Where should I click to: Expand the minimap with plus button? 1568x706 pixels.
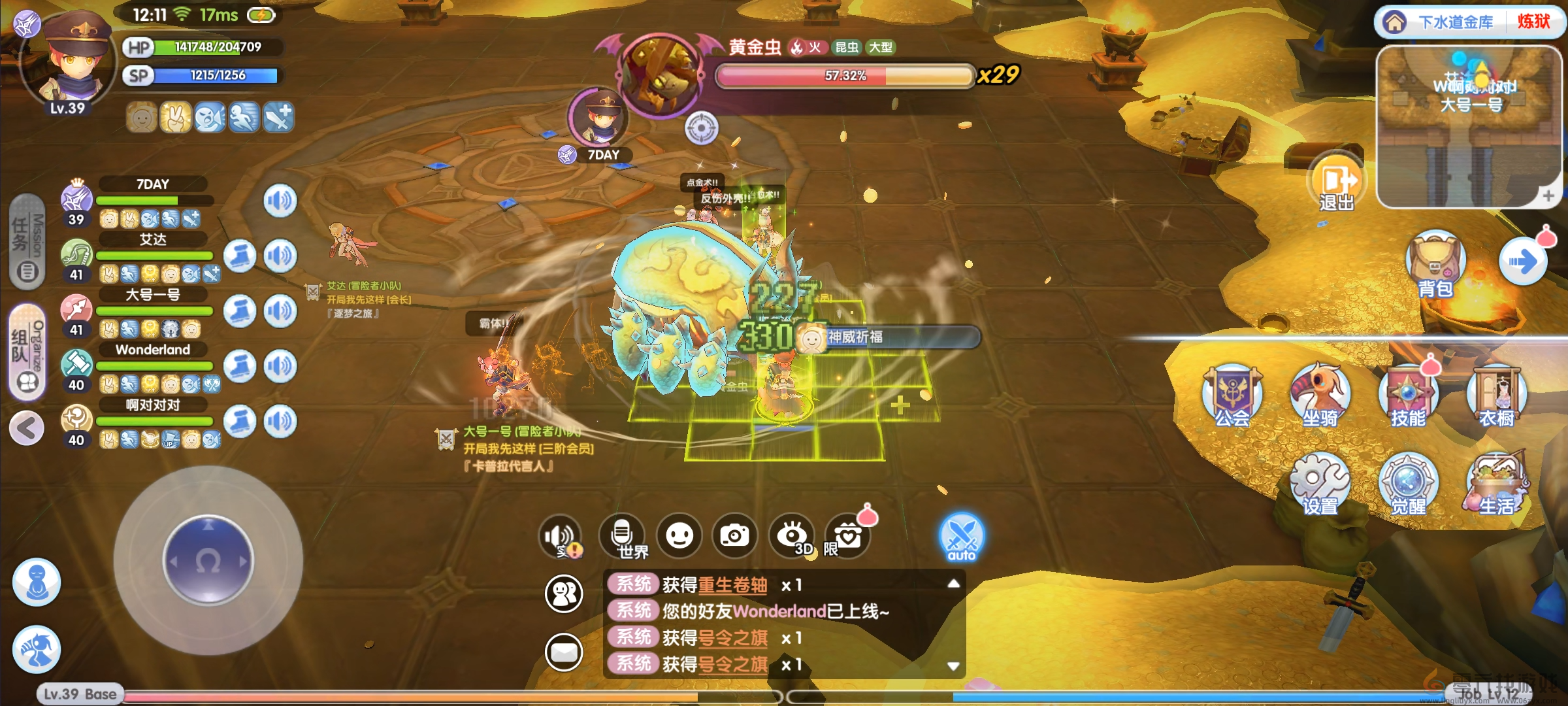[1548, 195]
